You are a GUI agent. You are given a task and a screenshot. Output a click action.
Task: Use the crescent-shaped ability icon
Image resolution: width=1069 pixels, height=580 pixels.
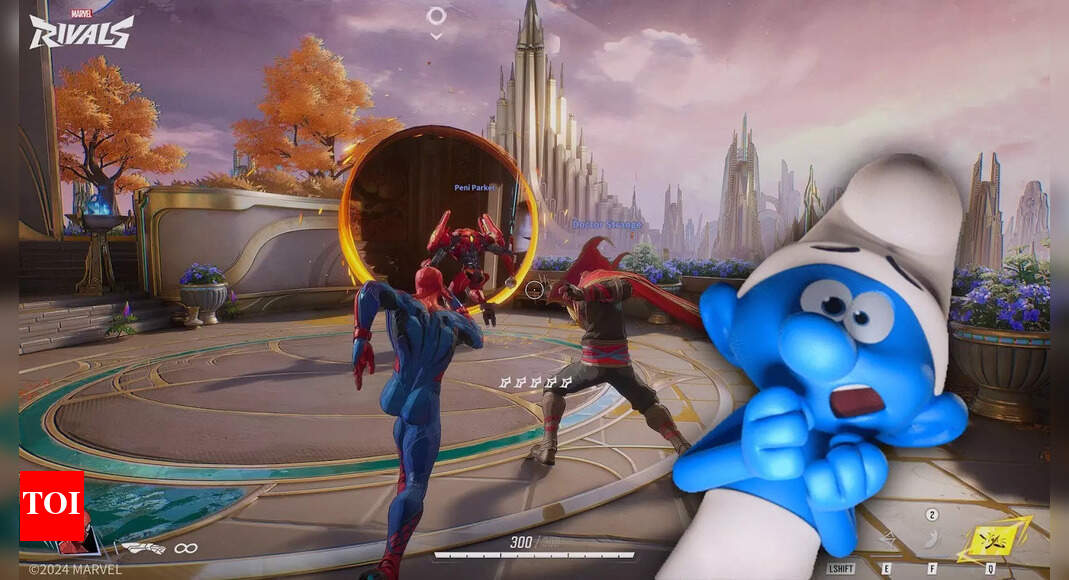pyautogui.click(x=930, y=540)
